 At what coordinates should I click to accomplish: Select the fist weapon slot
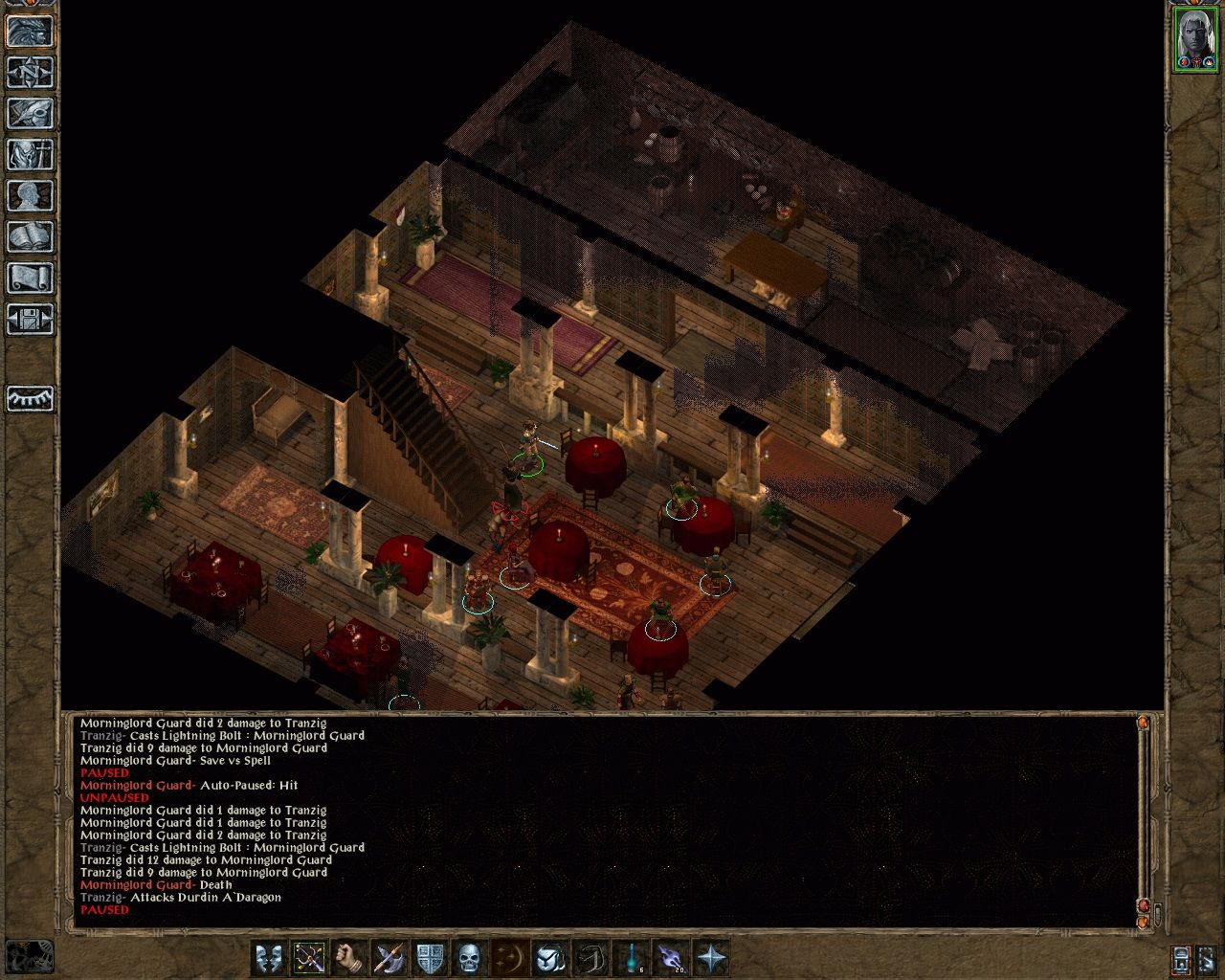(349, 957)
